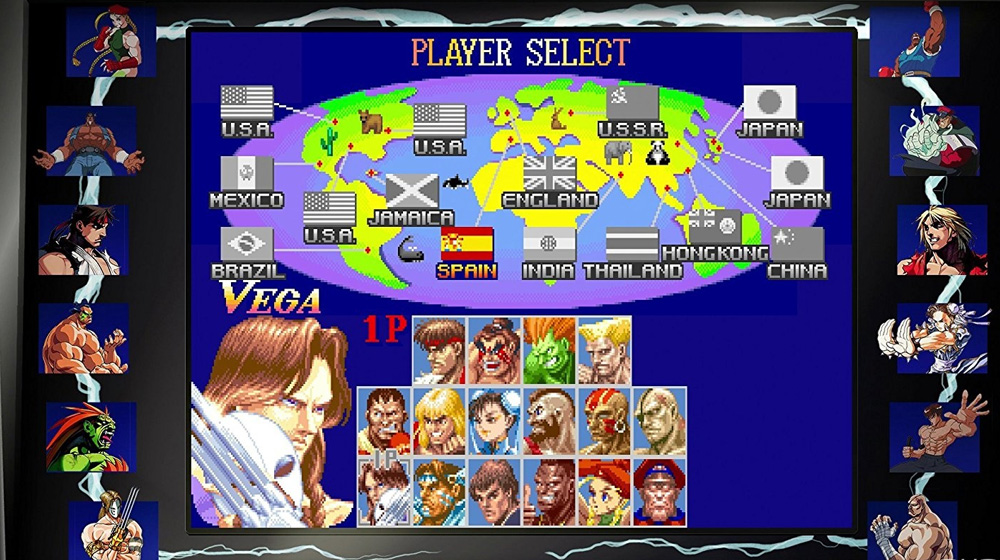Image resolution: width=1000 pixels, height=560 pixels.
Task: Select Dhalsim's portrait with earring
Action: click(604, 421)
